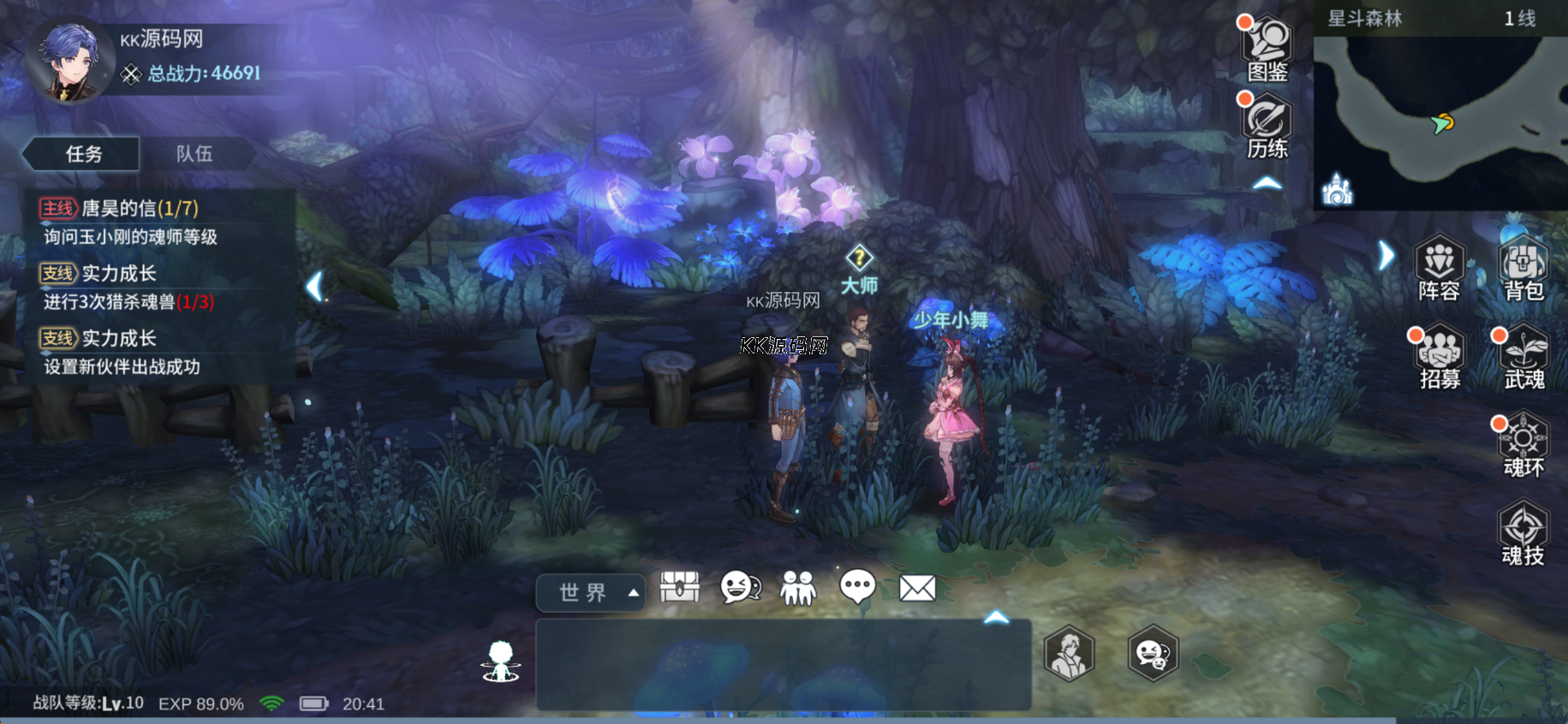This screenshot has height=724, width=1568.
Task: Switch to the 队伍 team tab
Action: [x=194, y=154]
